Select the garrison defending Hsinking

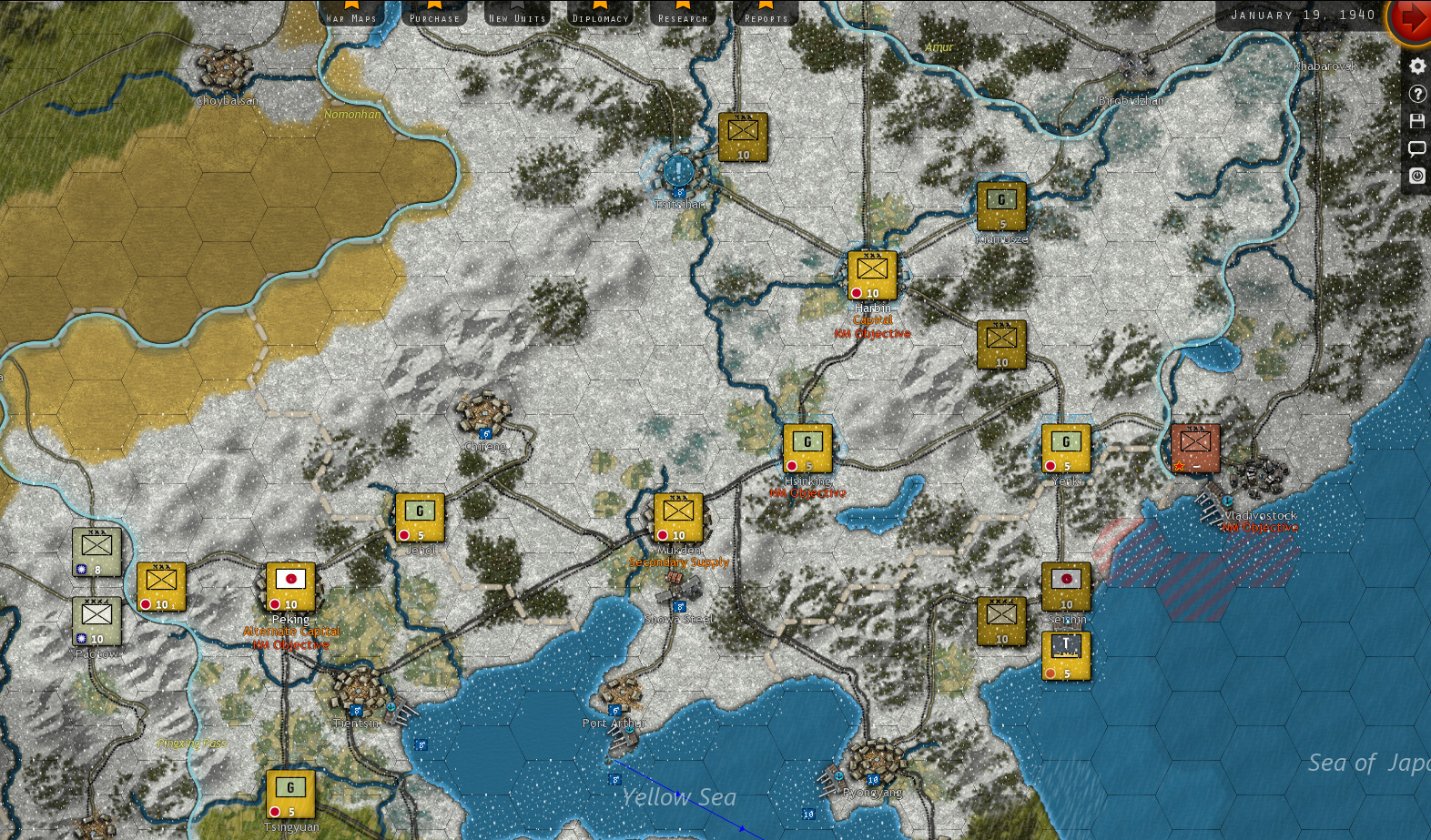click(x=806, y=446)
